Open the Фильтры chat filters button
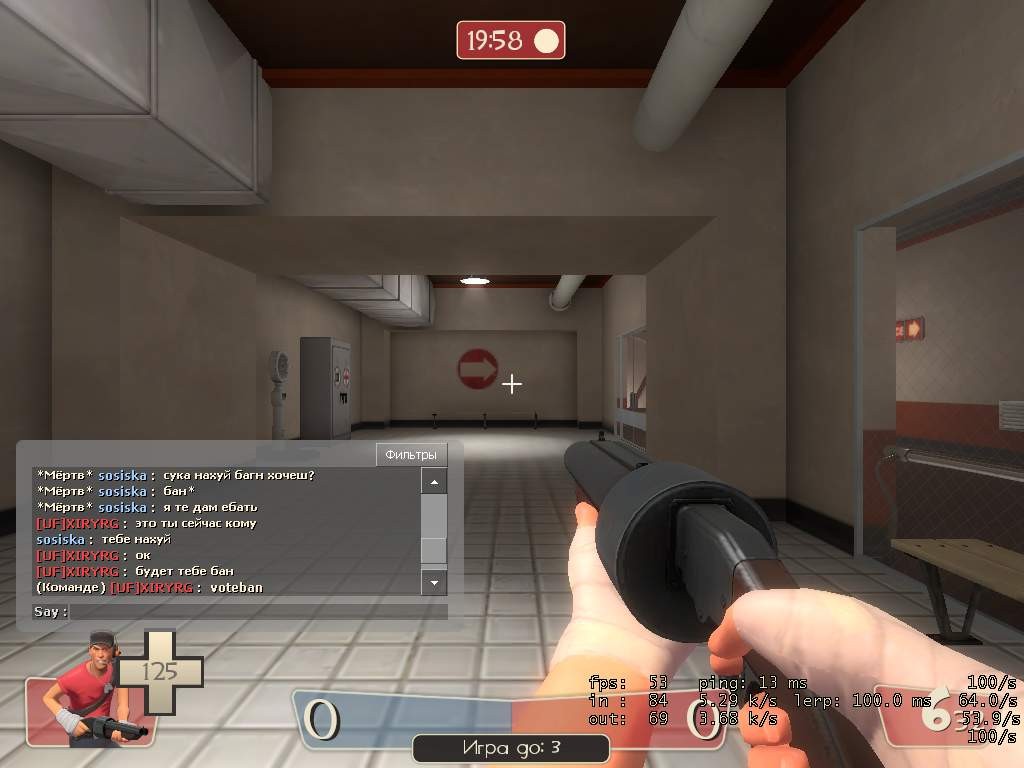This screenshot has width=1024, height=768. tap(411, 454)
